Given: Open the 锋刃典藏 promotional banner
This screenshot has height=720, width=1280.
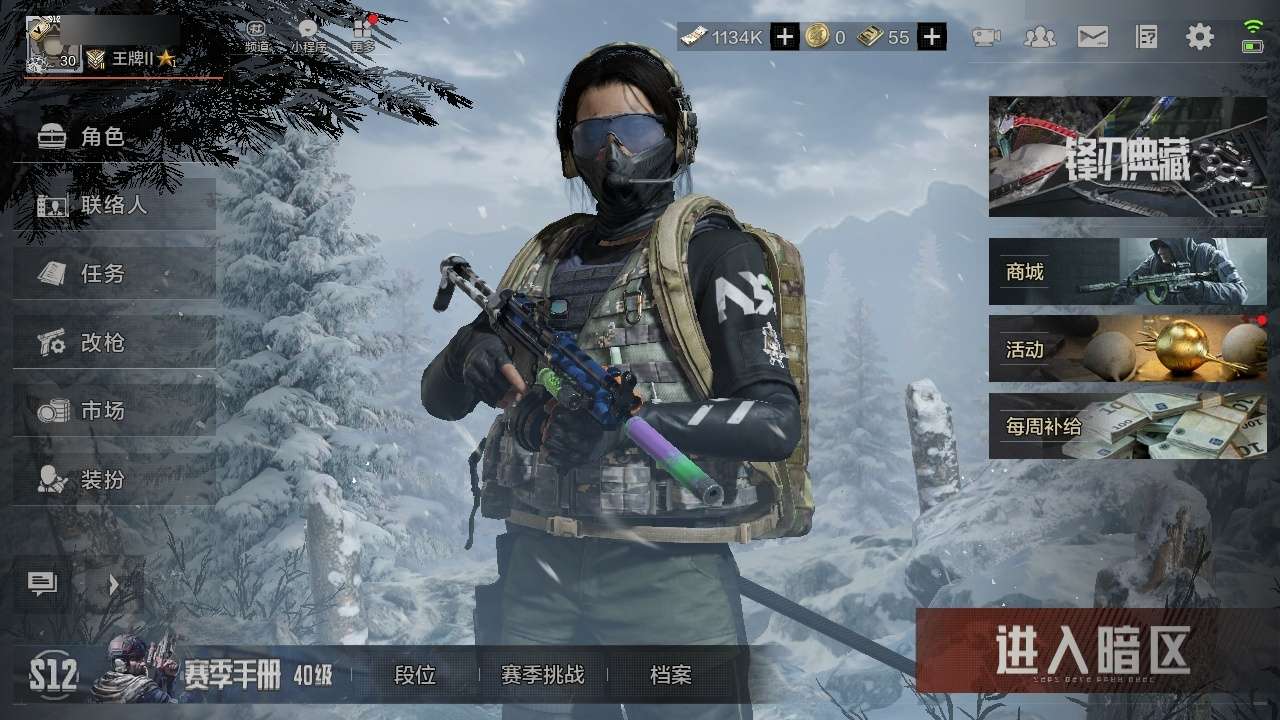Looking at the screenshot, I should [x=1127, y=157].
